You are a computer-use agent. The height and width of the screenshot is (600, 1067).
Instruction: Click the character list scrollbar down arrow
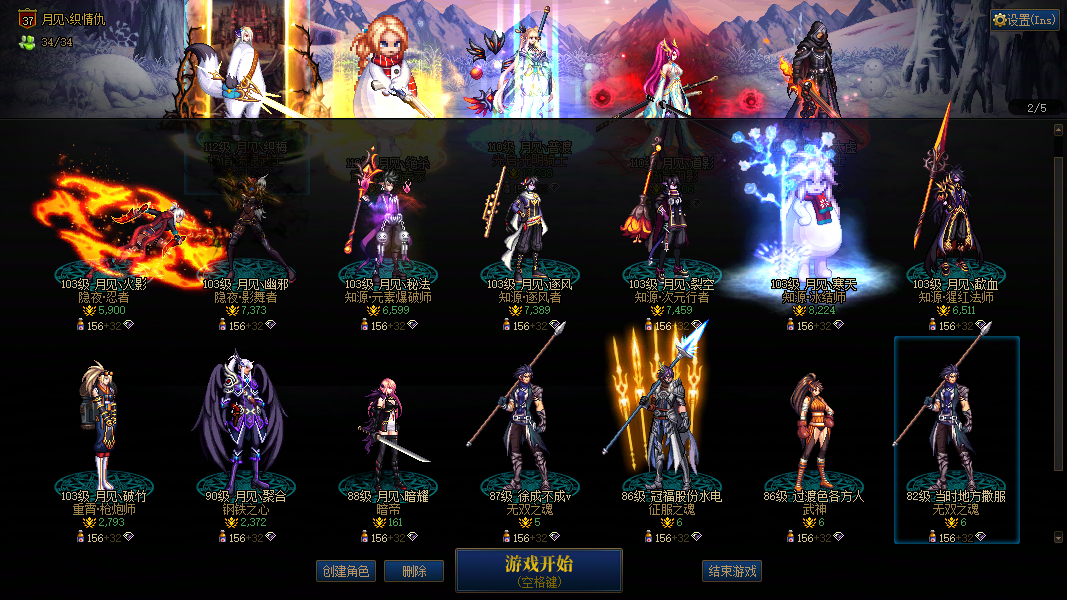coord(1059,537)
